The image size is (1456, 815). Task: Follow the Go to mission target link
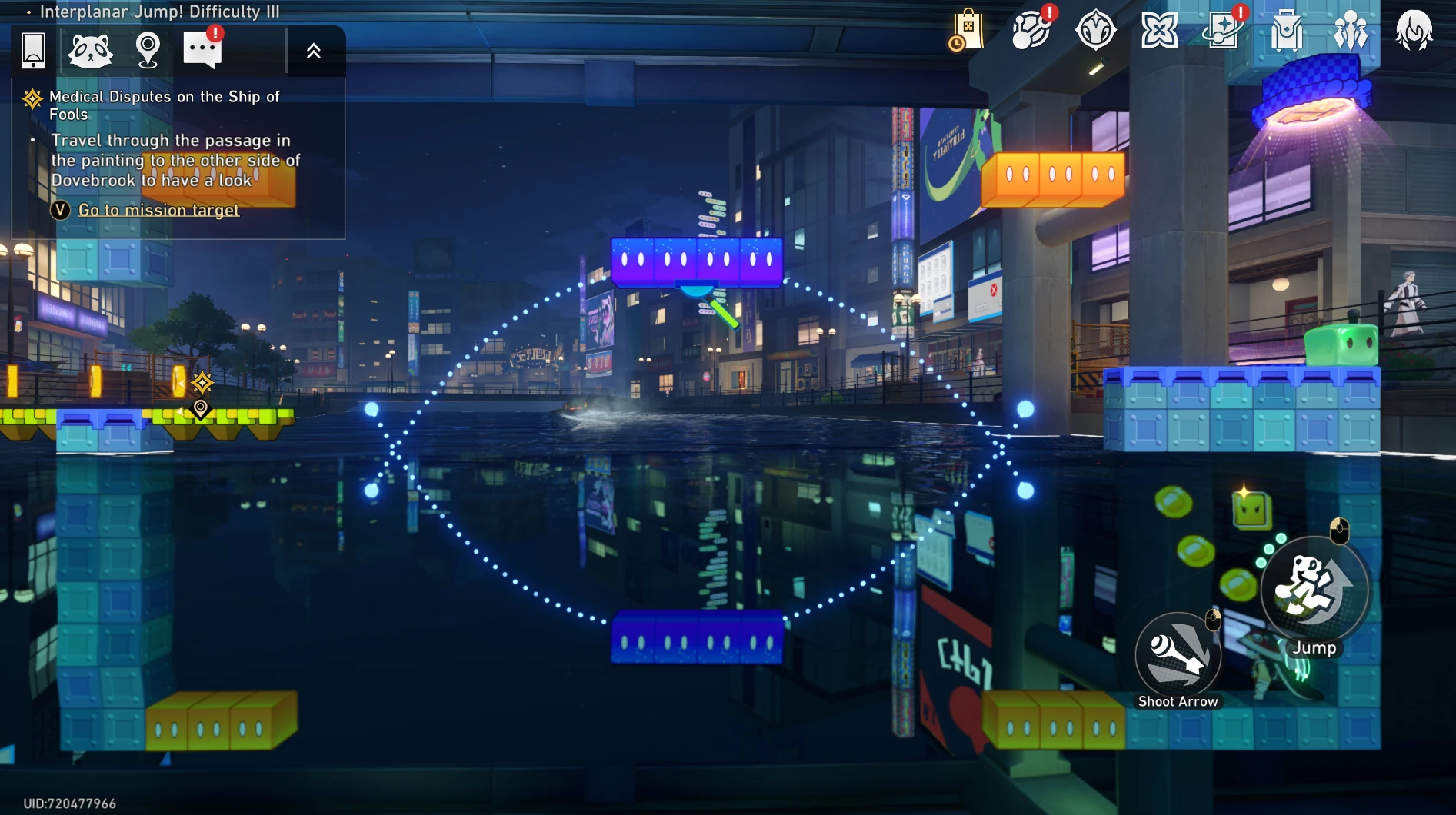(x=158, y=210)
